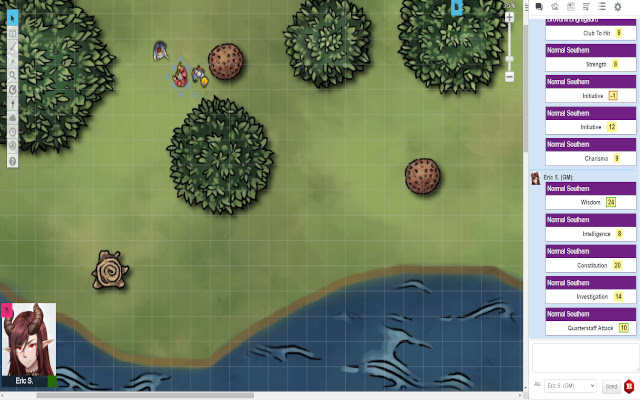Click the Wisdom roll result 24
640x400 pixels.
(610, 202)
